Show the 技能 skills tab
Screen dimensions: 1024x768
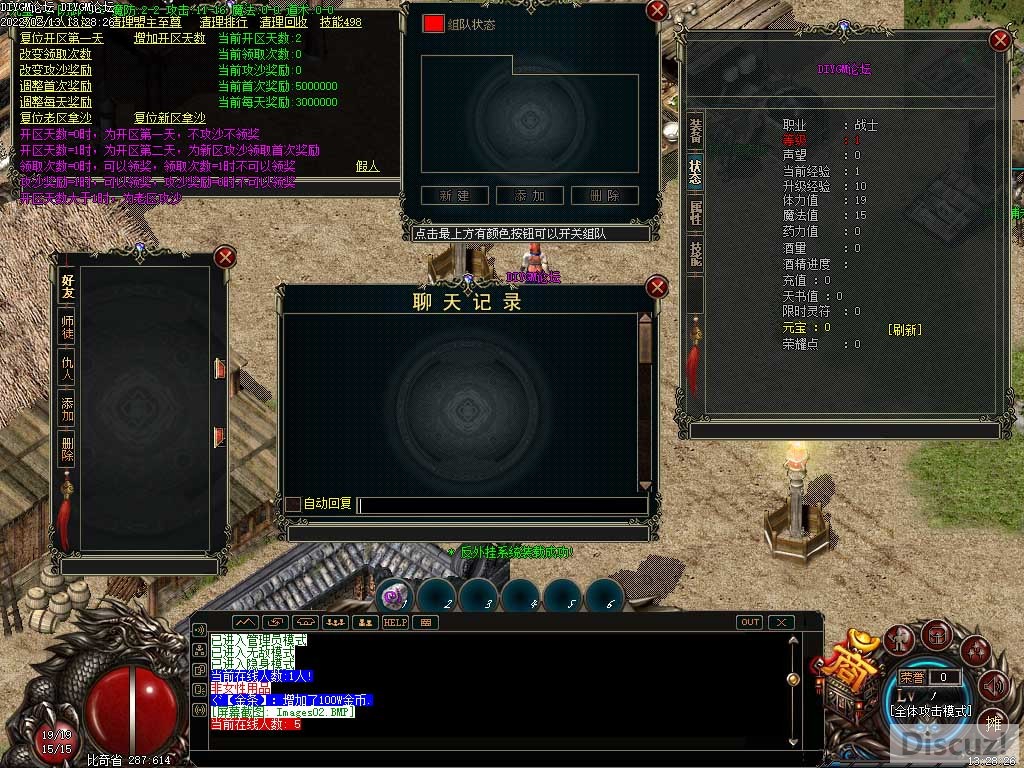tap(696, 252)
